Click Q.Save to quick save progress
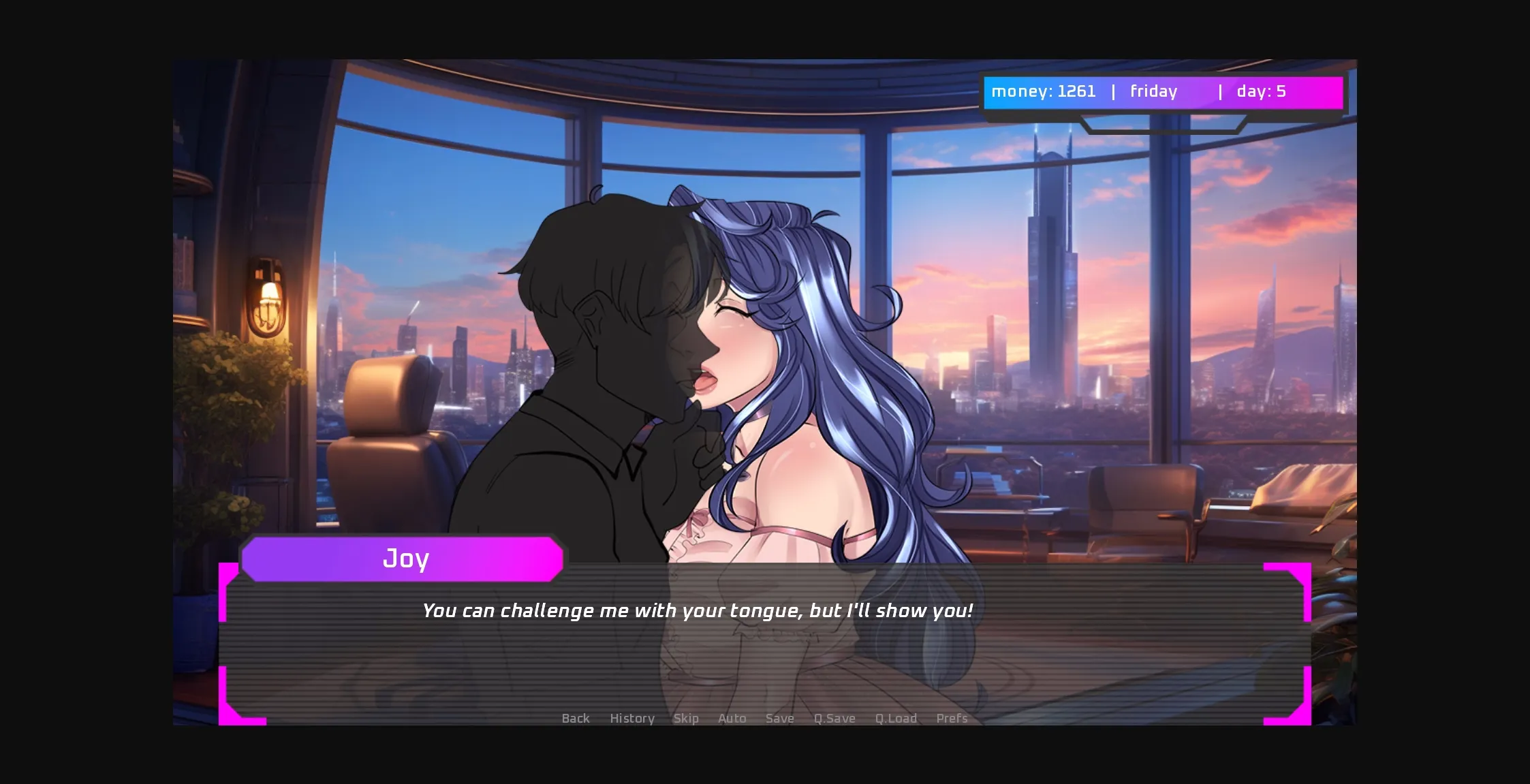This screenshot has width=1530, height=784. point(834,719)
